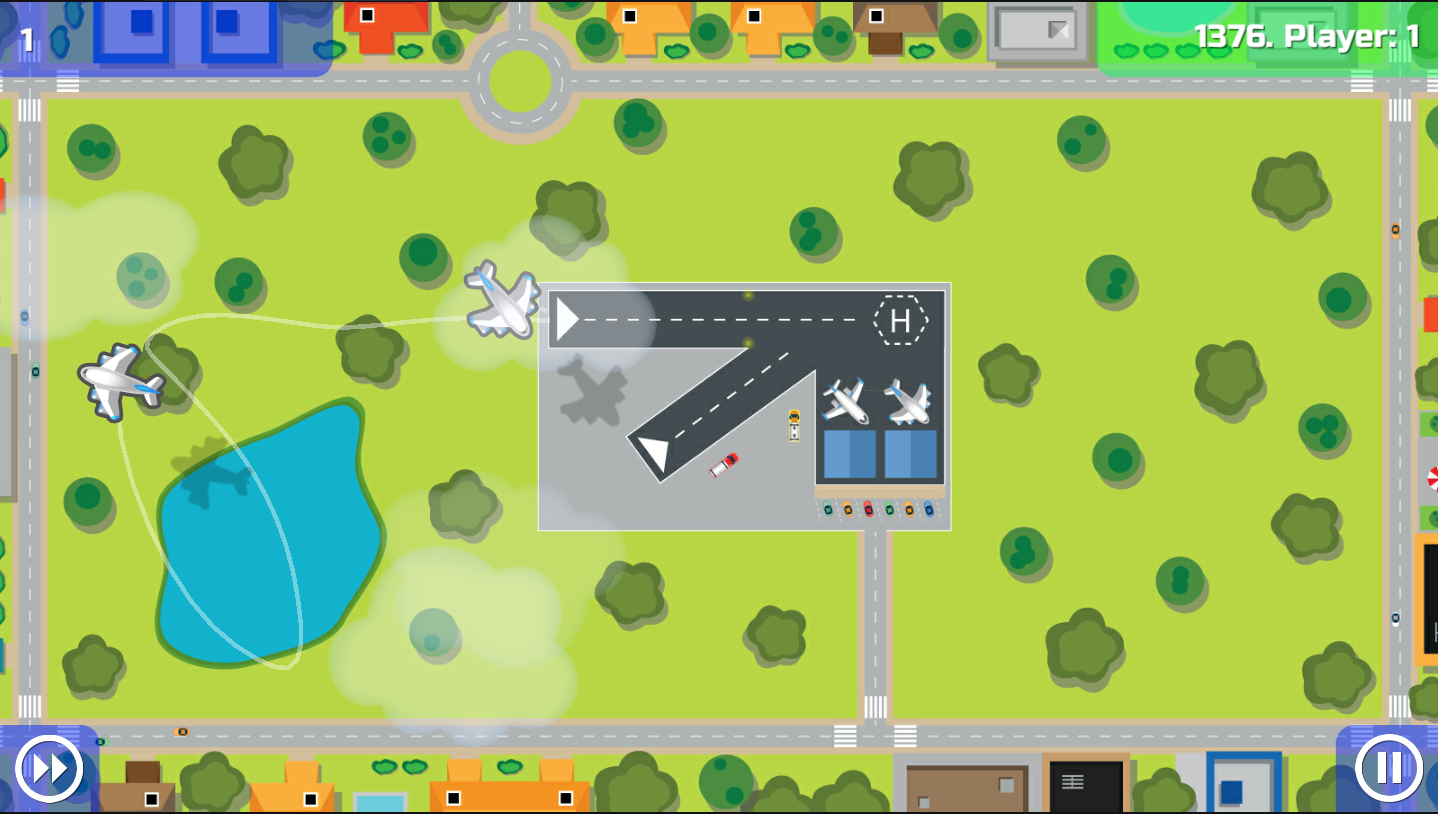The image size is (1438, 814).
Task: Pause the game with the pause button
Action: point(1387,768)
